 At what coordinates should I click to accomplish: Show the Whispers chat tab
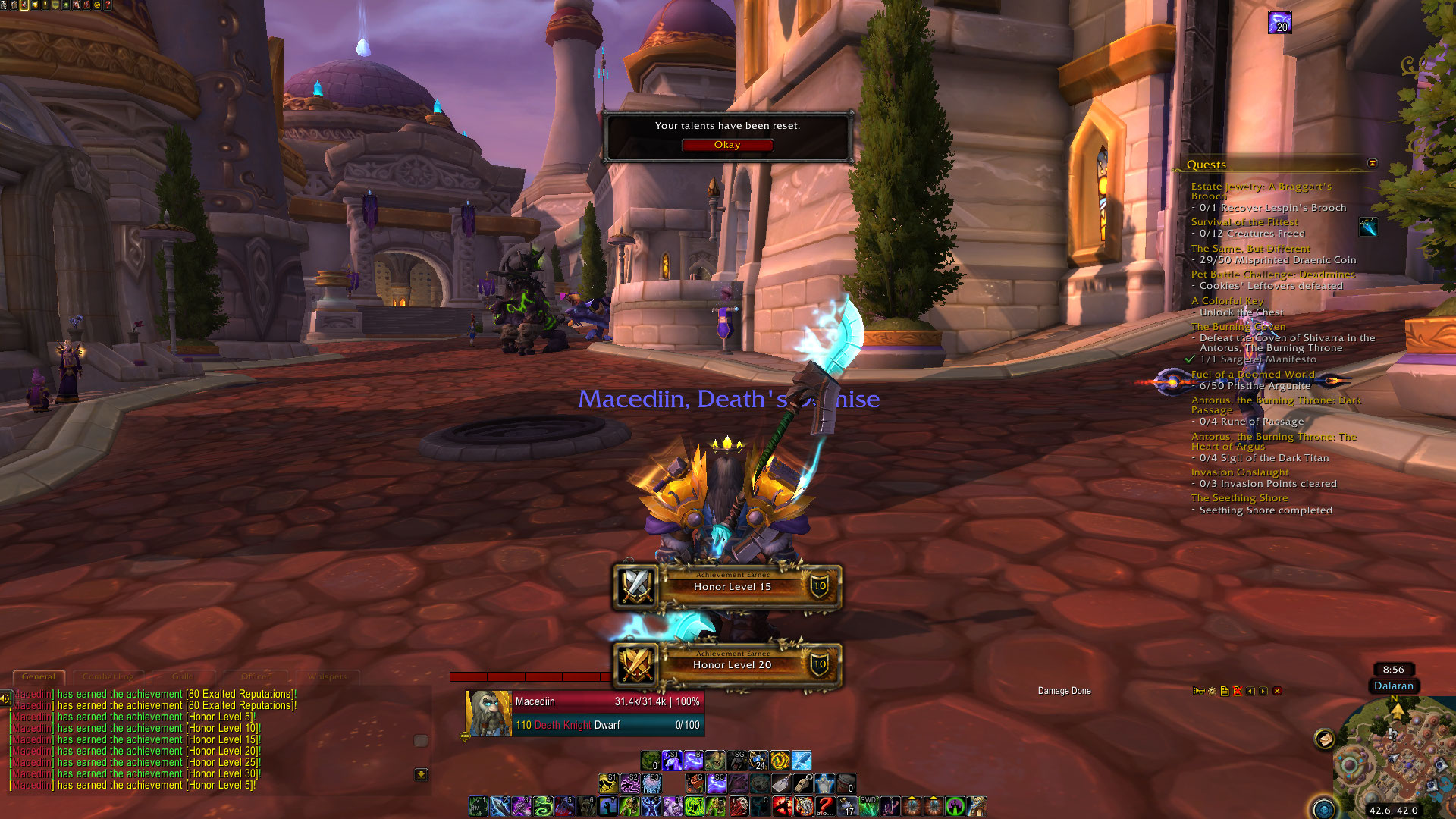click(327, 676)
